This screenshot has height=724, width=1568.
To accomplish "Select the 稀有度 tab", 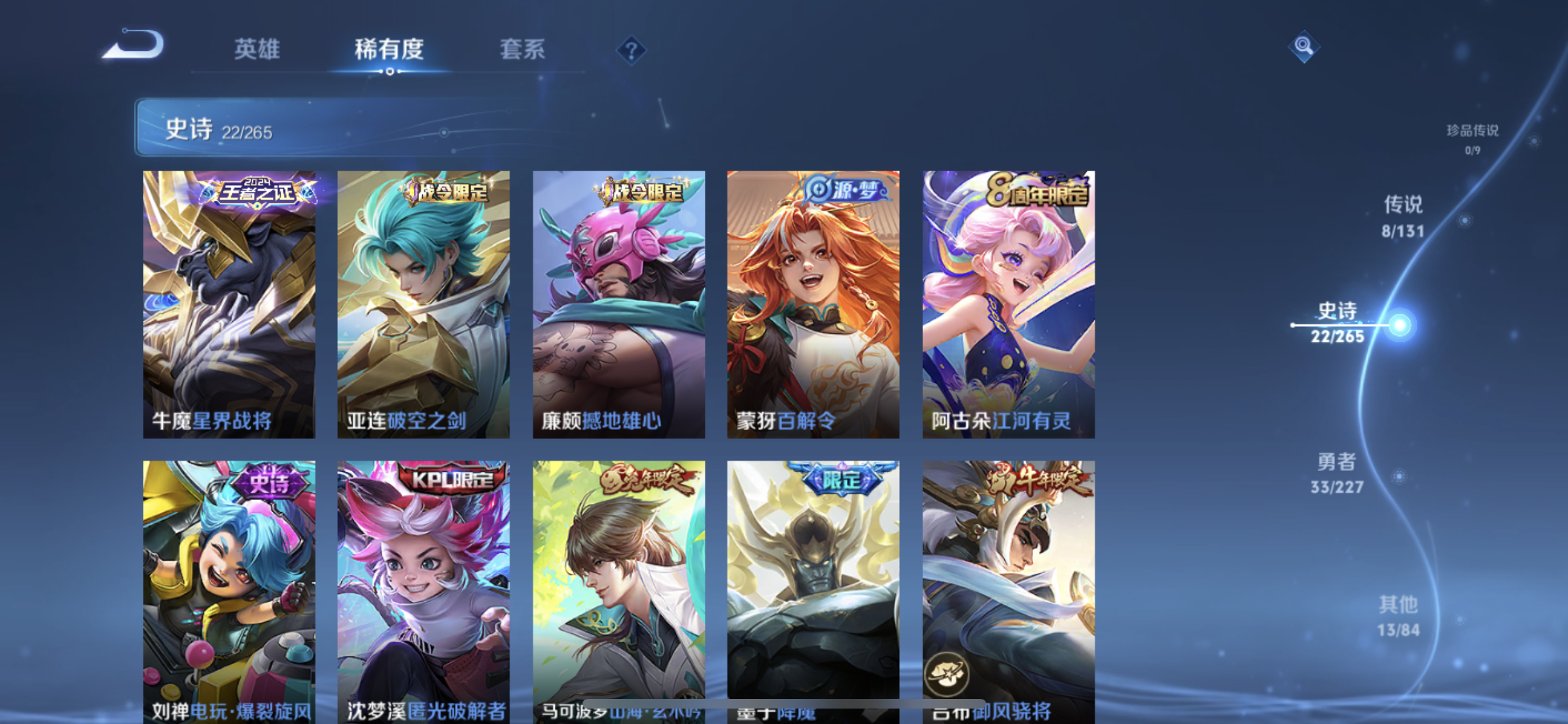I will click(x=389, y=49).
